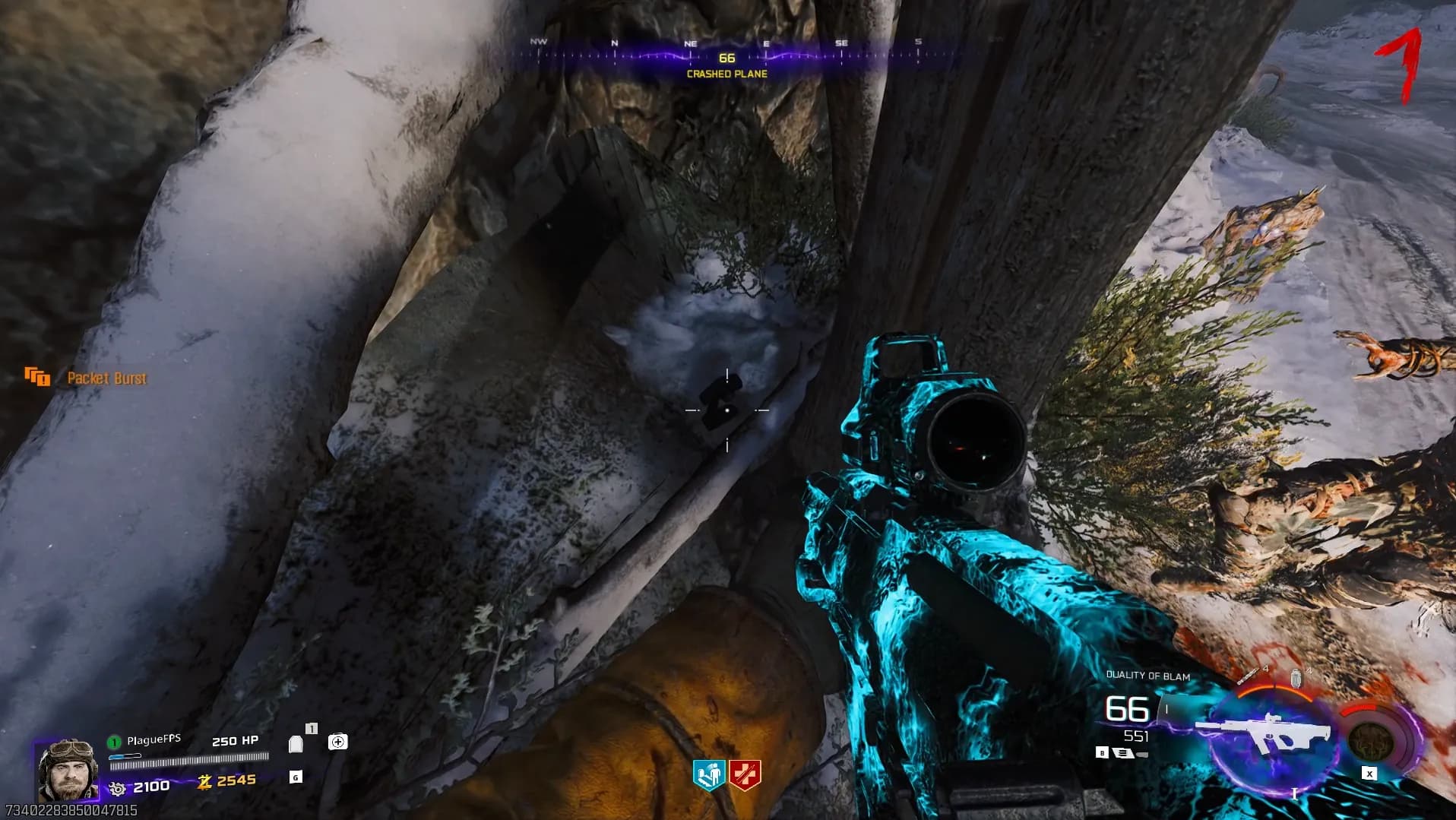Image resolution: width=1456 pixels, height=820 pixels.
Task: Click the Quick Revive perk icon
Action: pos(708,776)
